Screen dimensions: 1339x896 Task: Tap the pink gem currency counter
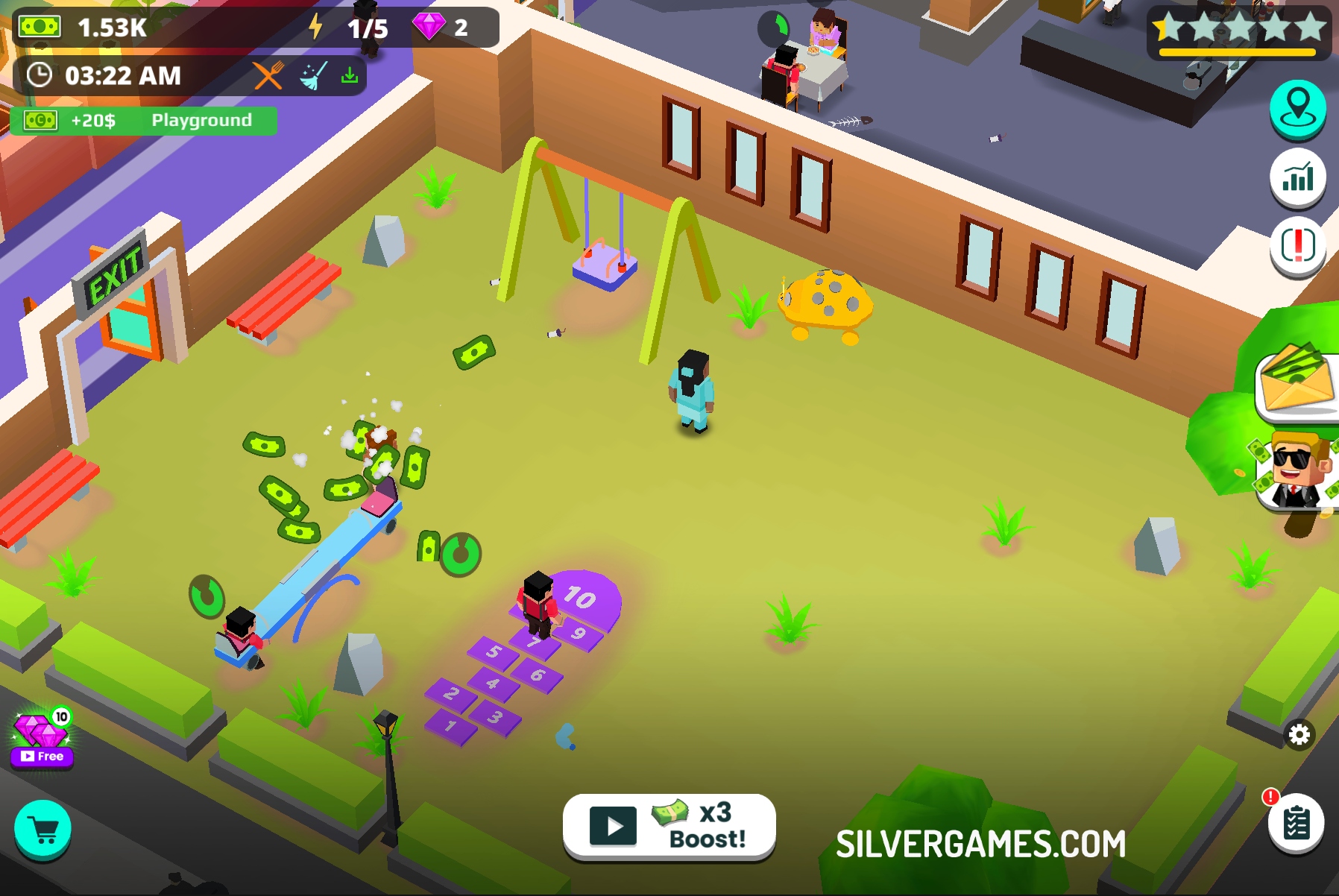443,28
